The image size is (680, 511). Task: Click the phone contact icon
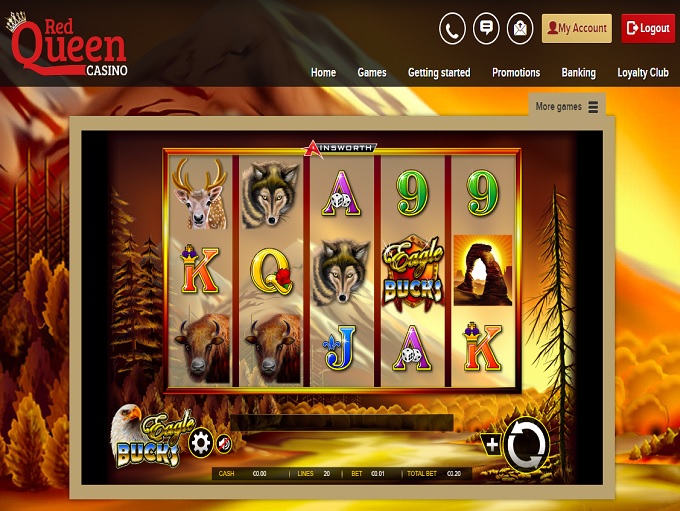coord(452,28)
